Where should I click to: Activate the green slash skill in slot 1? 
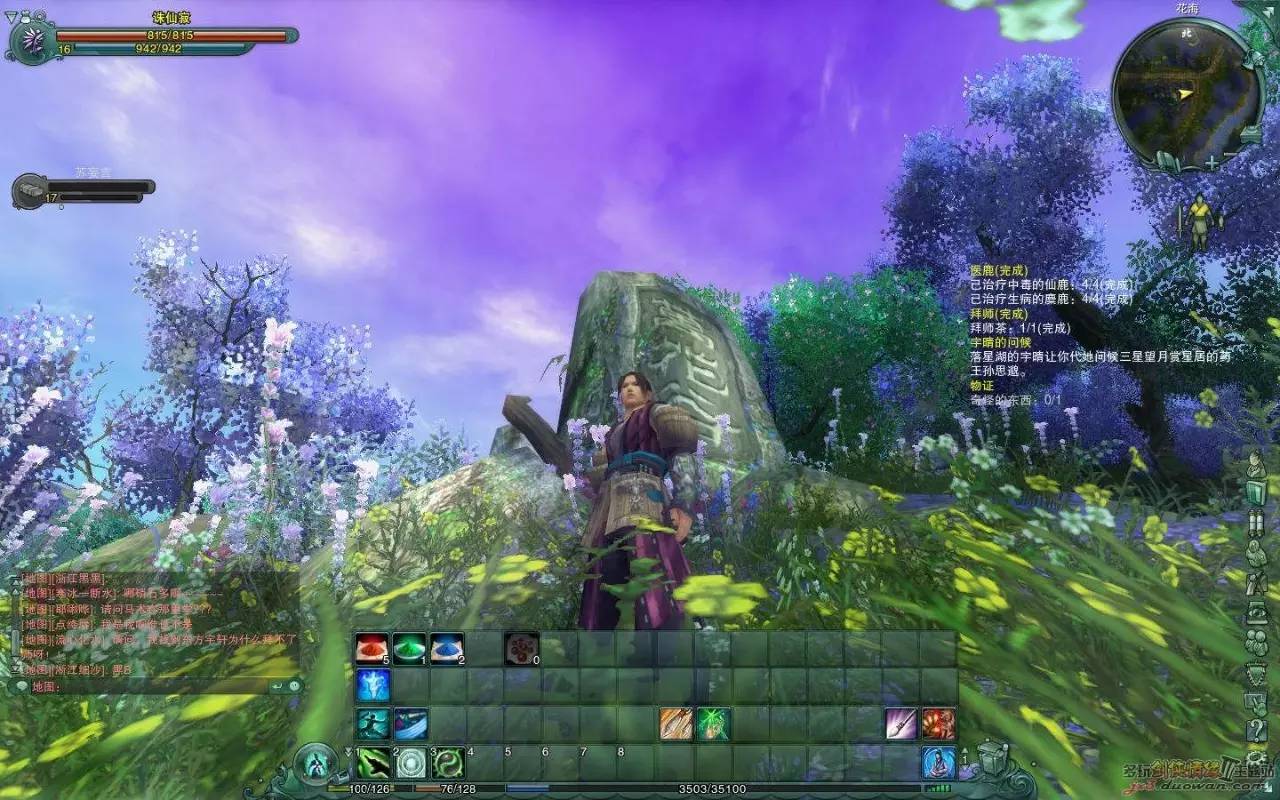click(373, 763)
